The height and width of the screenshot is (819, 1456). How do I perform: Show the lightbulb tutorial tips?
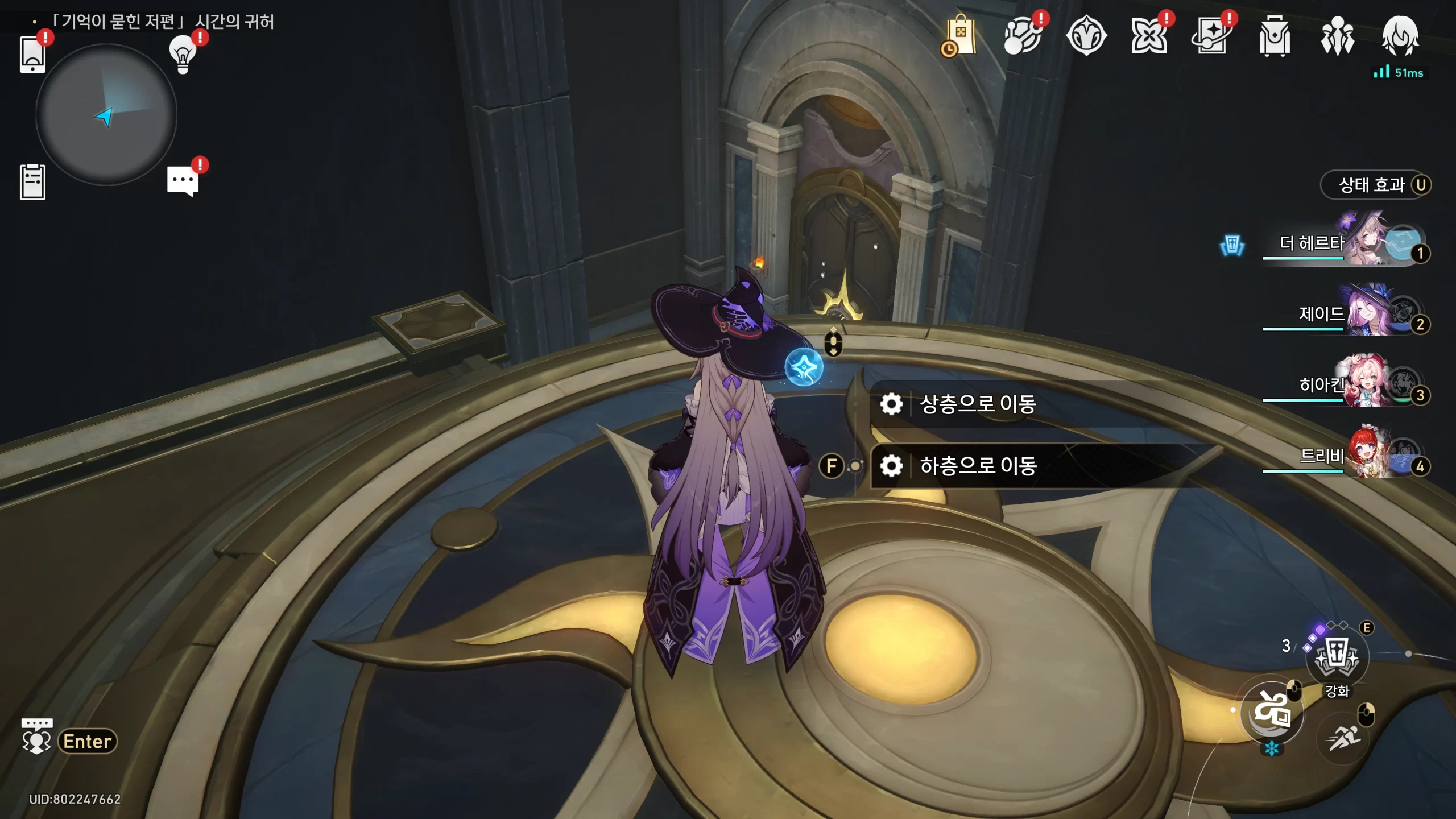coord(183,55)
